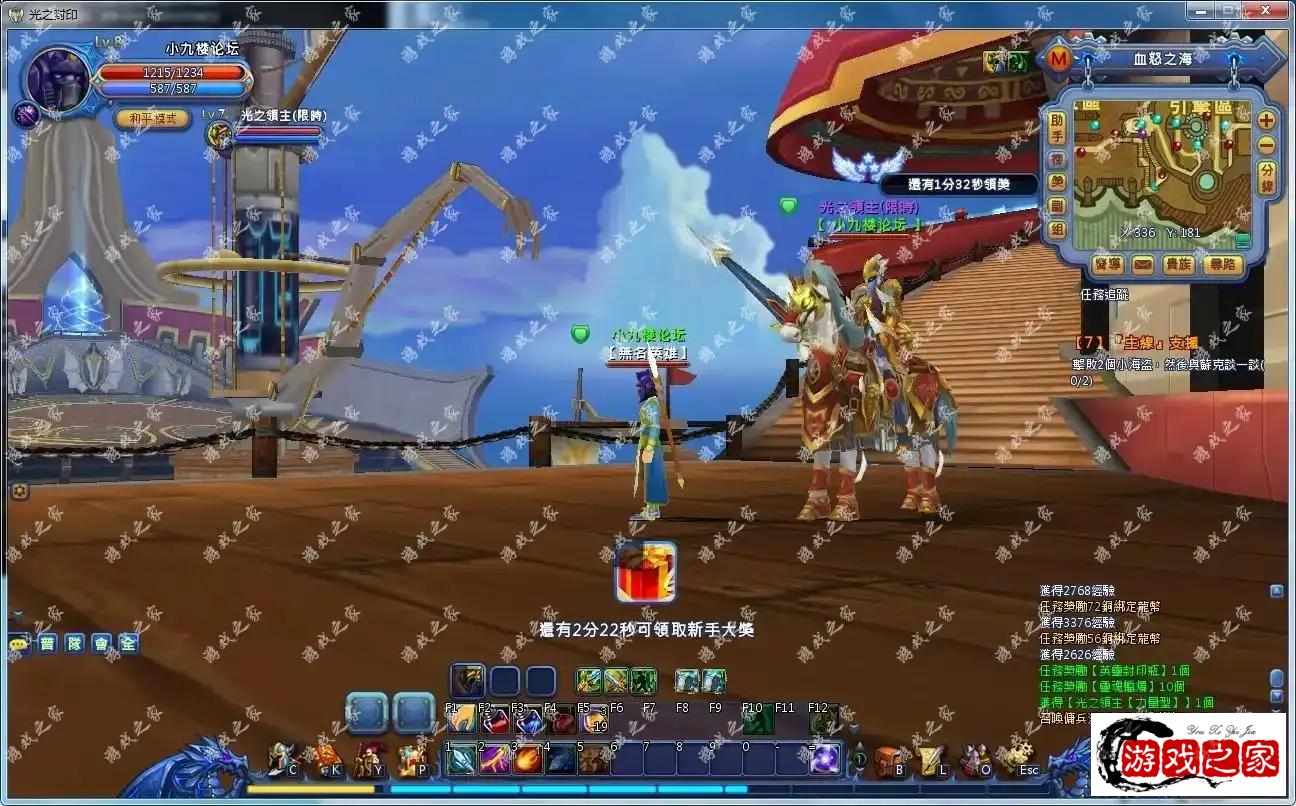
Task: Use the fireball skill in slot 3
Action: coord(528,759)
